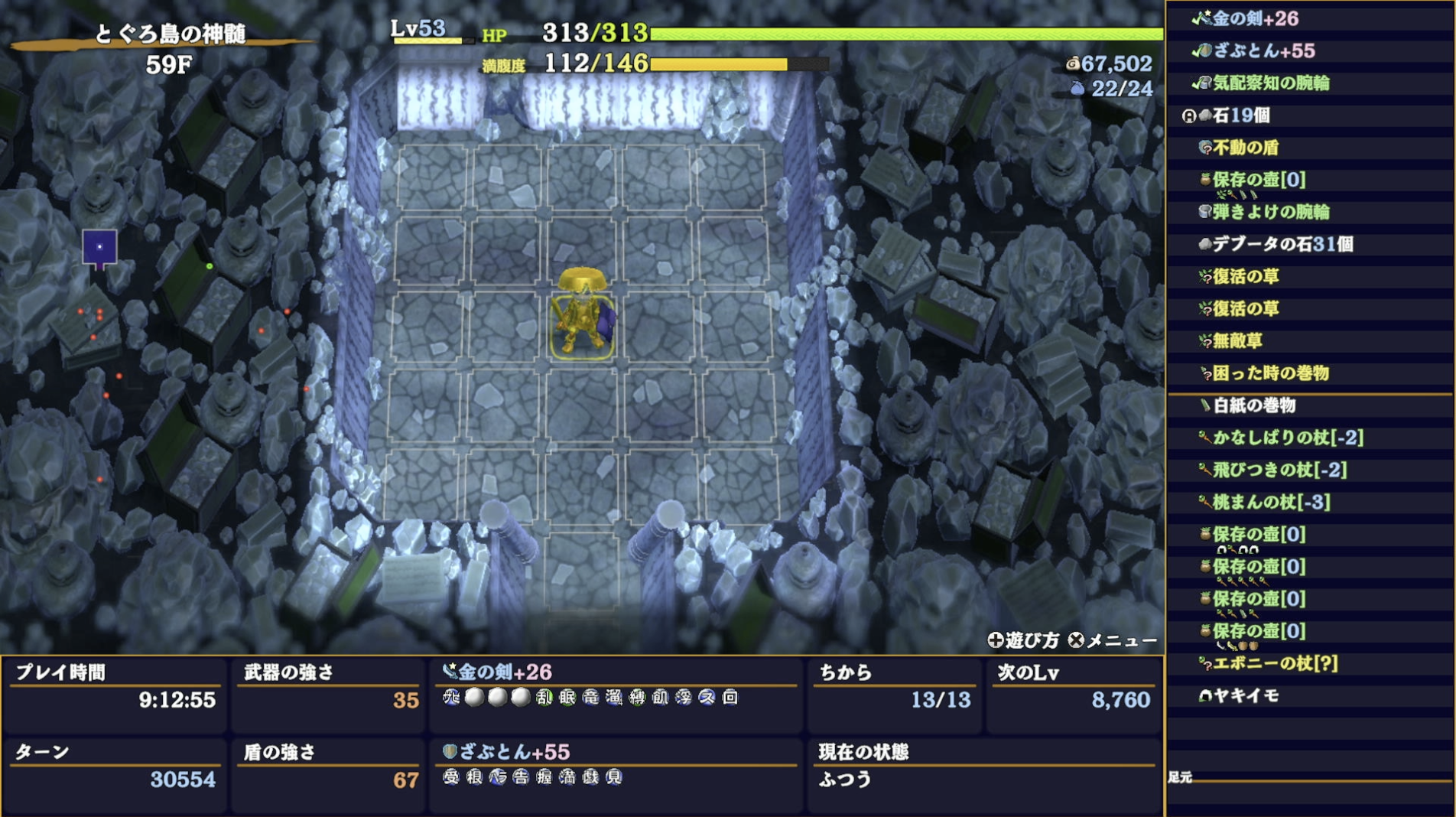Image resolution: width=1456 pixels, height=817 pixels.
Task: Choose the 気配察知の腕輪 bracelet
Action: pyautogui.click(x=1270, y=83)
